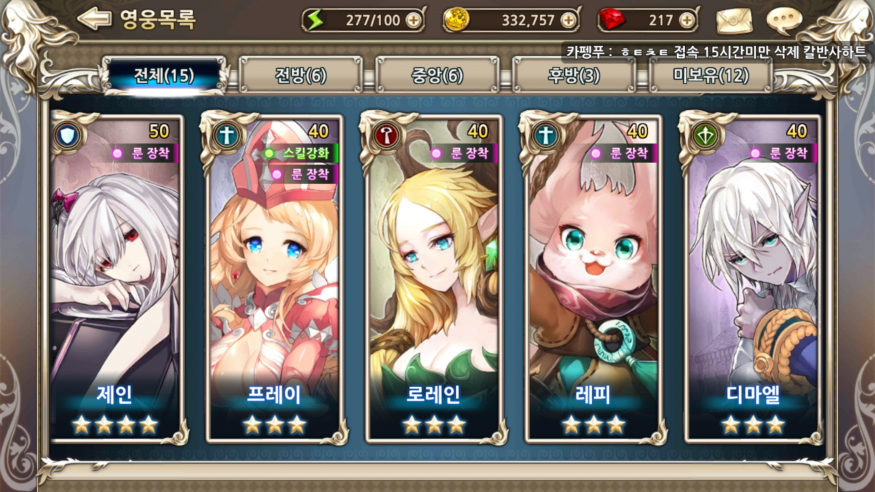The image size is (875, 492).
Task: Select the hero card 제인
Action: 116,280
